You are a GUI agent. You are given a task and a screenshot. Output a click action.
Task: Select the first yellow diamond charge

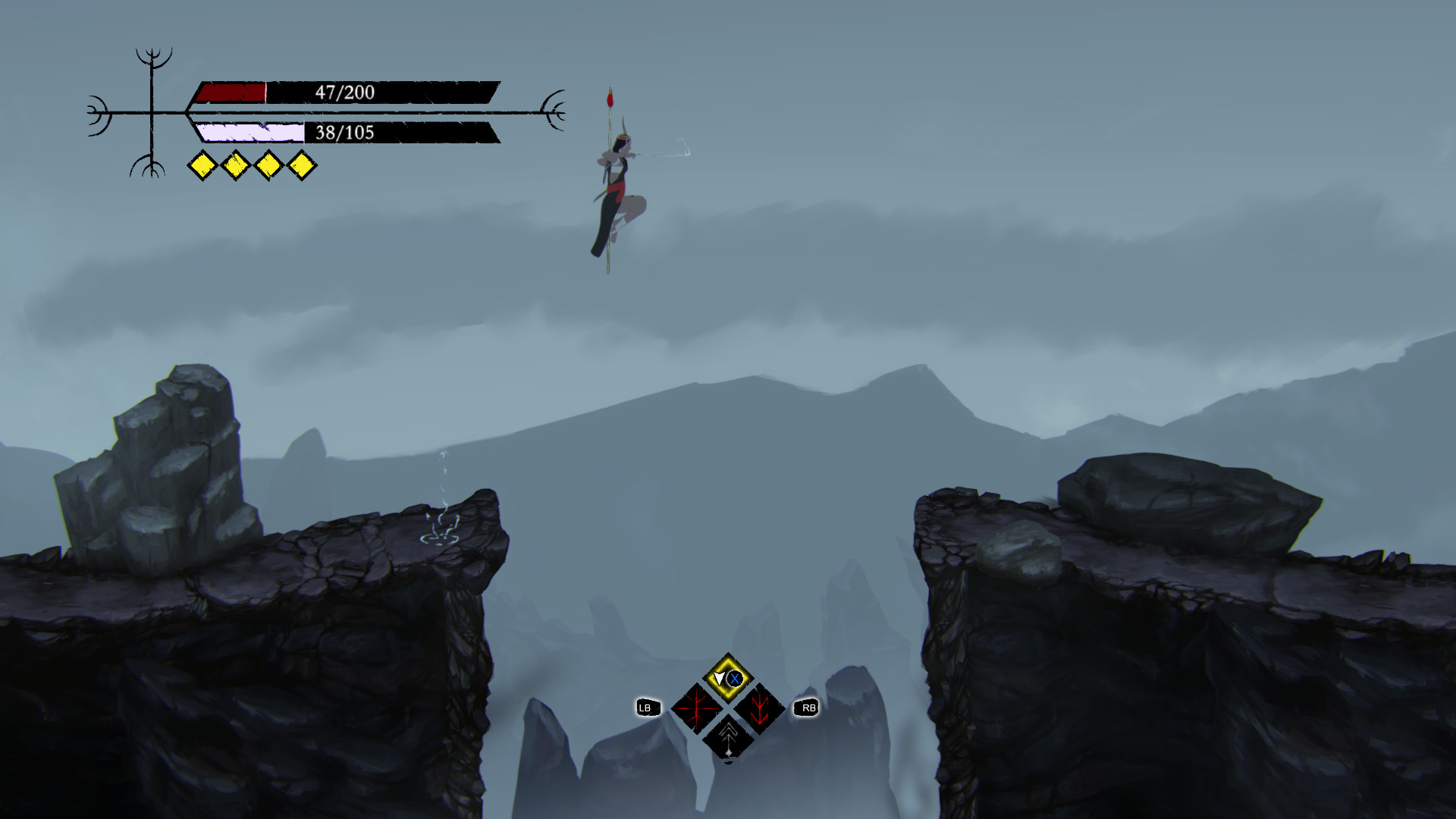pos(201,164)
